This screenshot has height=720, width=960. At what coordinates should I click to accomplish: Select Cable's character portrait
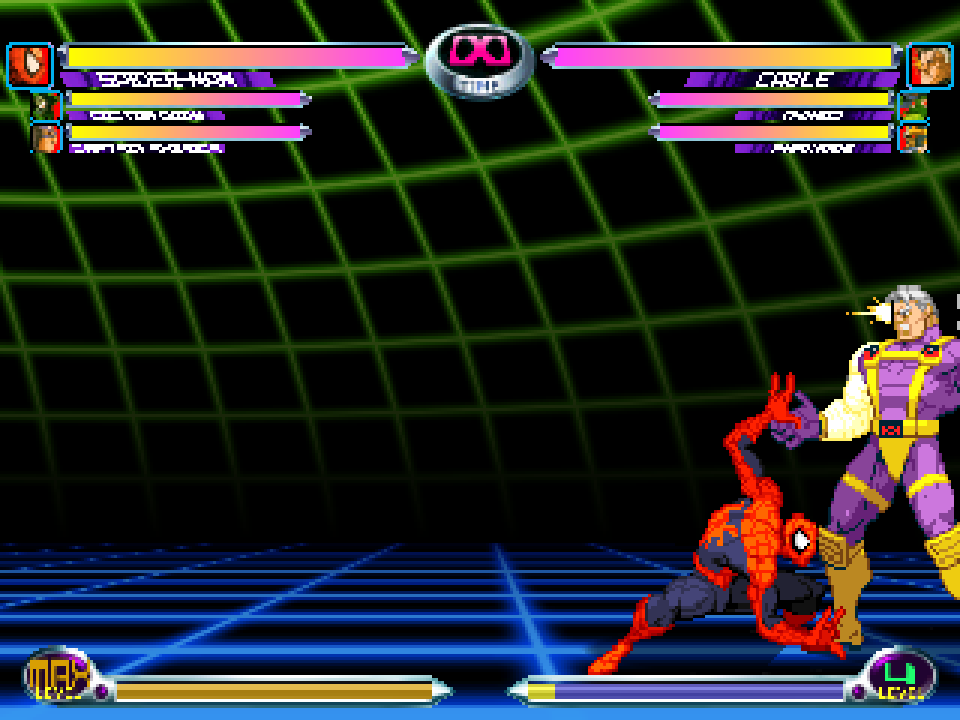[930, 66]
